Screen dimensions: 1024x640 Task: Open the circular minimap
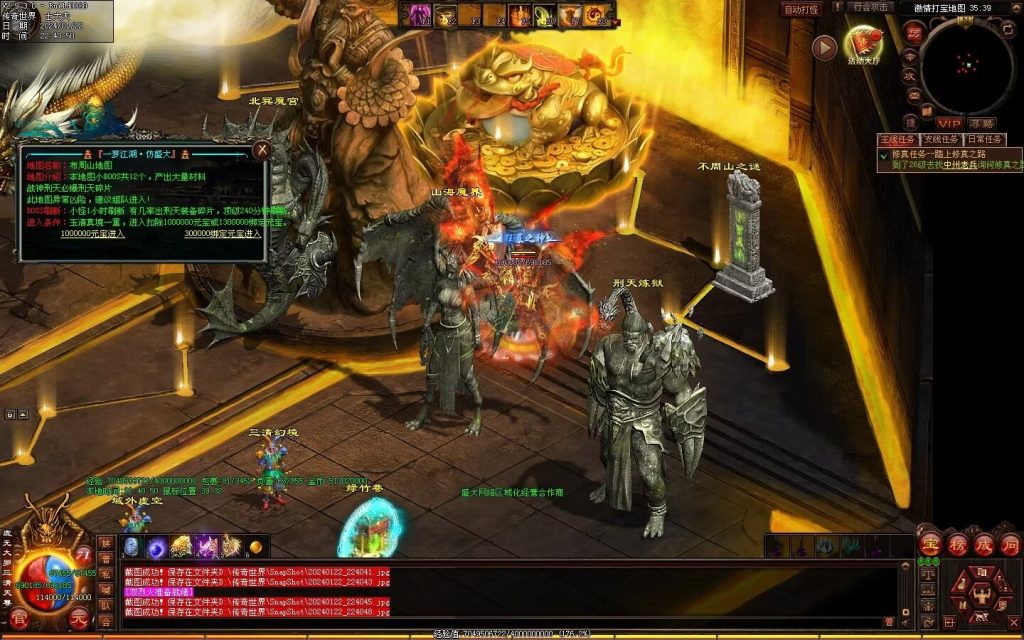[966, 65]
